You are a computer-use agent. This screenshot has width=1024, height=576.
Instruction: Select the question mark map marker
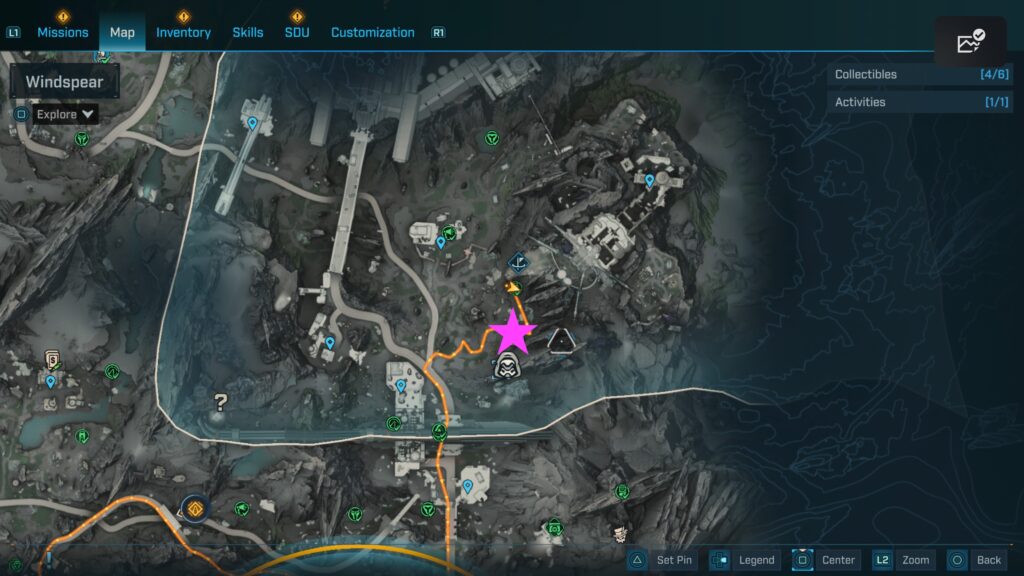tap(221, 402)
